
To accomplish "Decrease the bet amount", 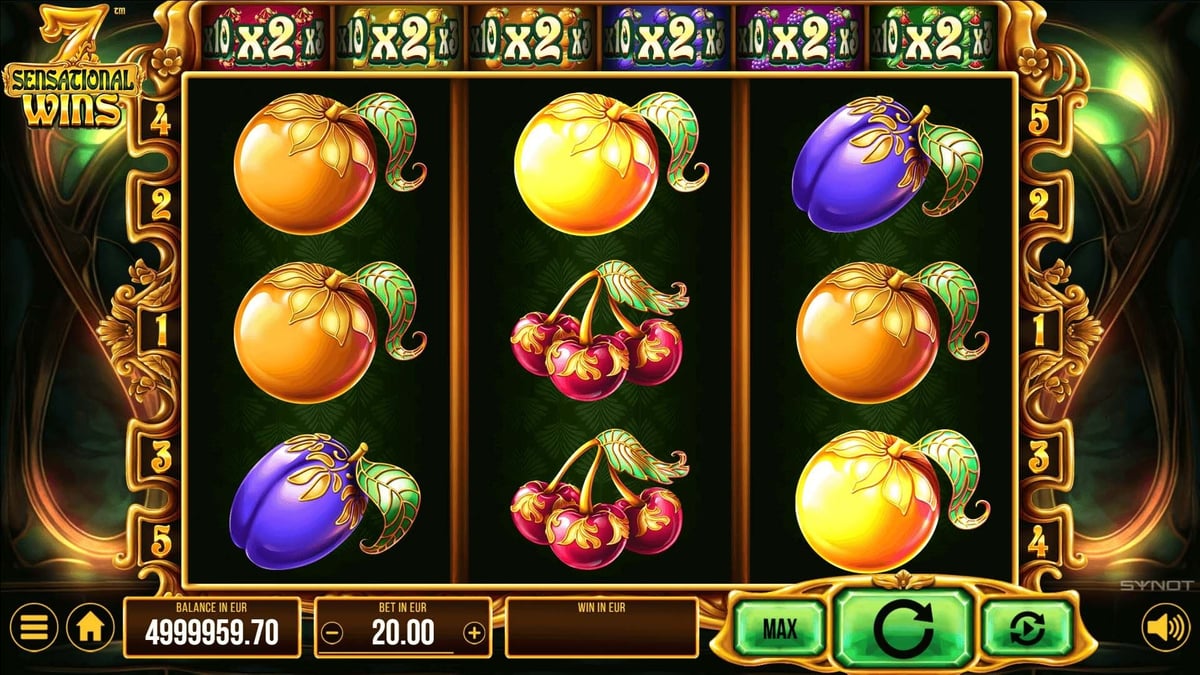I will [334, 633].
